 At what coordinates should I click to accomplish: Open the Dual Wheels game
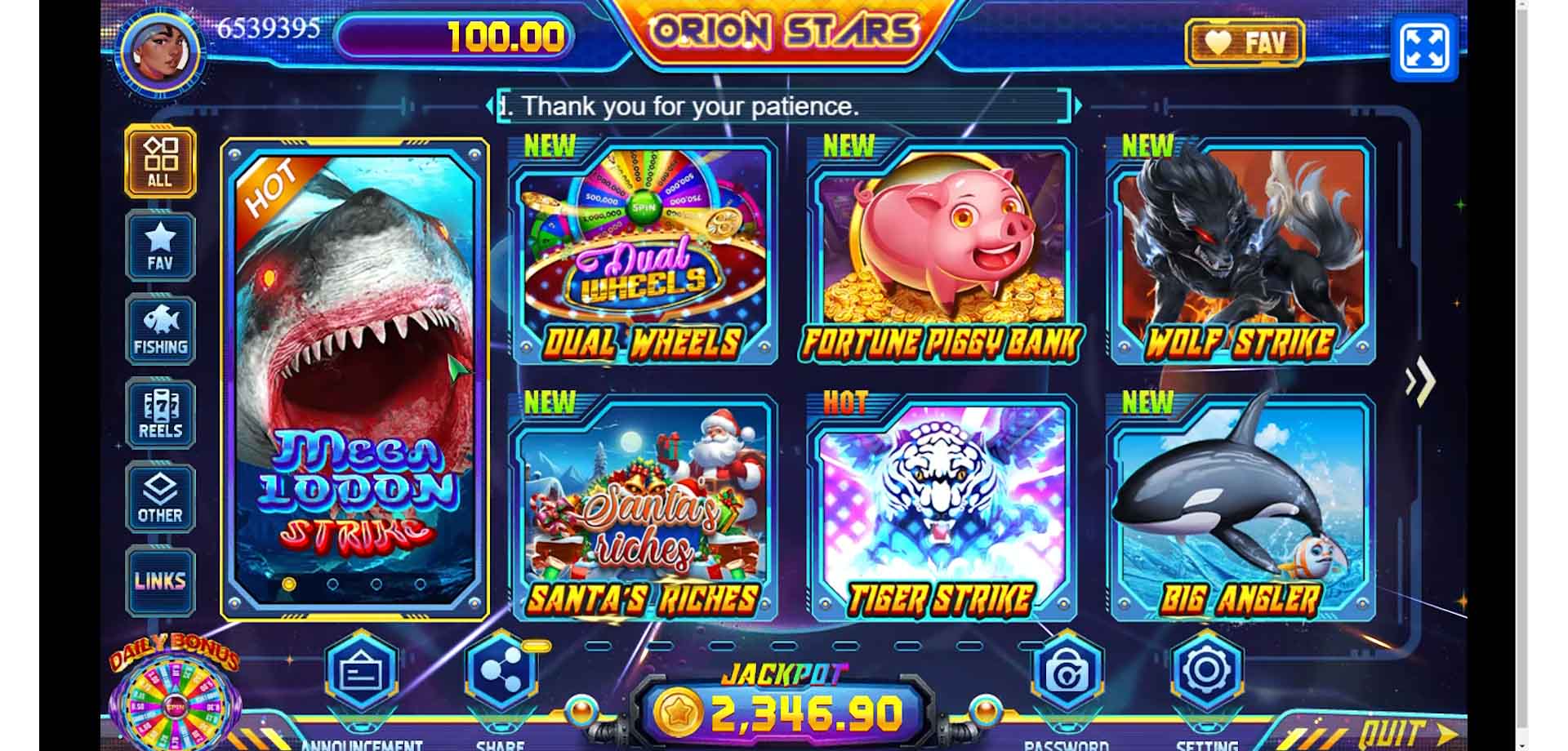coord(643,253)
